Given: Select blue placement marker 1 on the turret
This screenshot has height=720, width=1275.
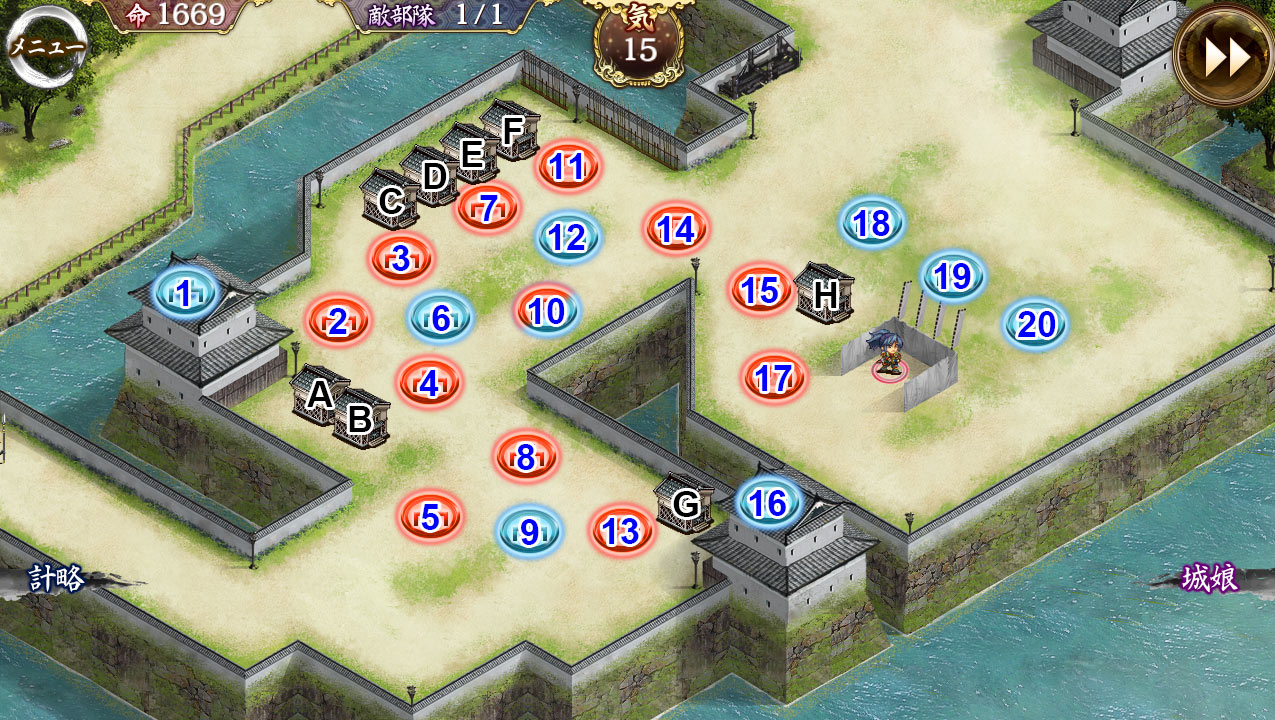Looking at the screenshot, I should 185,293.
